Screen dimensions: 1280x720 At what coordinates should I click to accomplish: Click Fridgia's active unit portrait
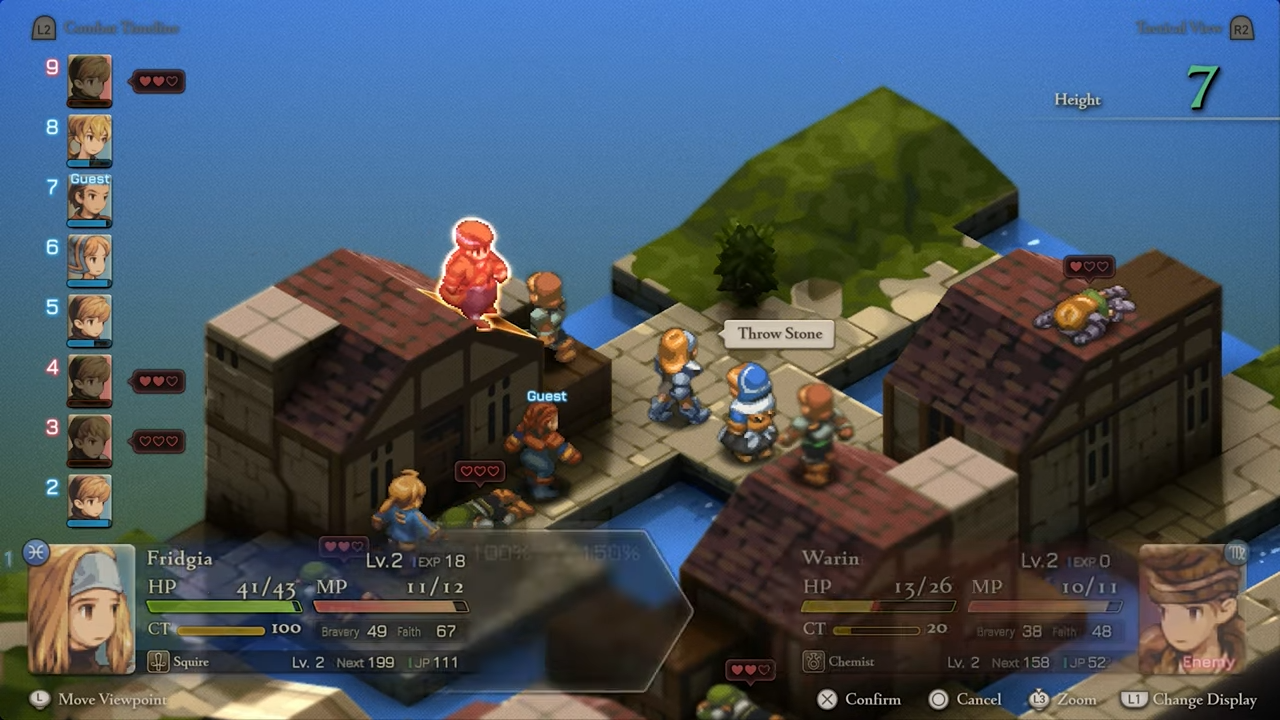(81, 608)
